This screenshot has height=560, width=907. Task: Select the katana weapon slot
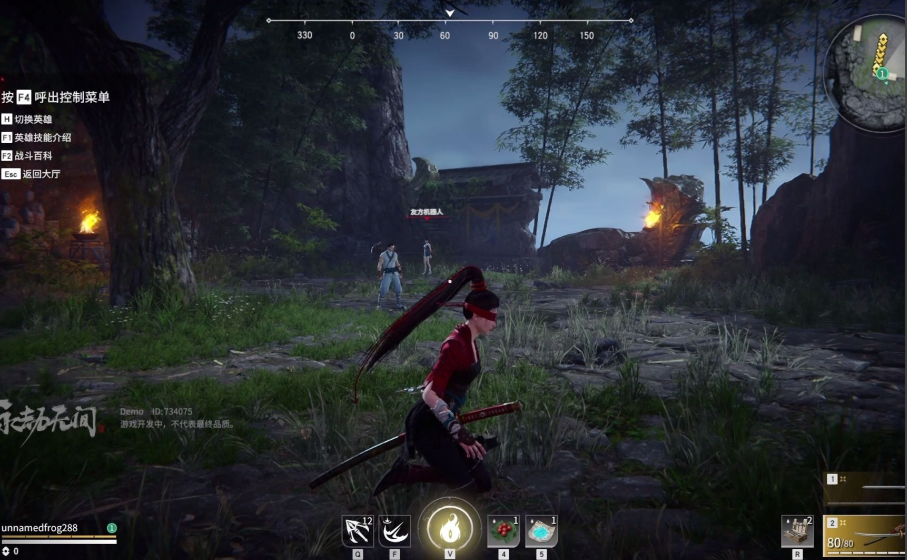coord(866,535)
